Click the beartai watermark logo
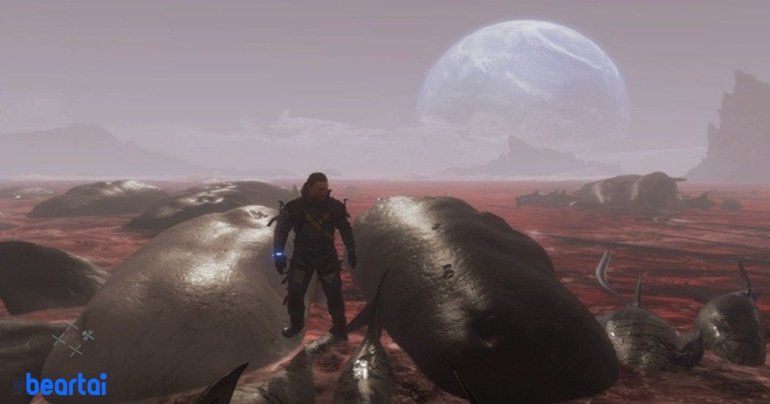The width and height of the screenshot is (770, 404). click(63, 383)
